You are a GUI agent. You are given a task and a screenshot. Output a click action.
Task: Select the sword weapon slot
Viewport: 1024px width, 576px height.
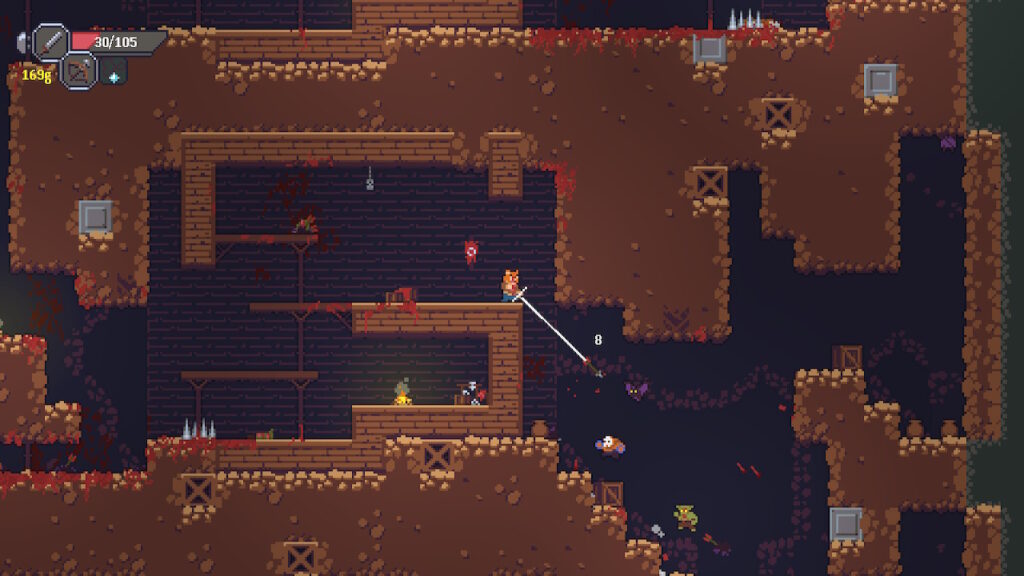[x=51, y=42]
